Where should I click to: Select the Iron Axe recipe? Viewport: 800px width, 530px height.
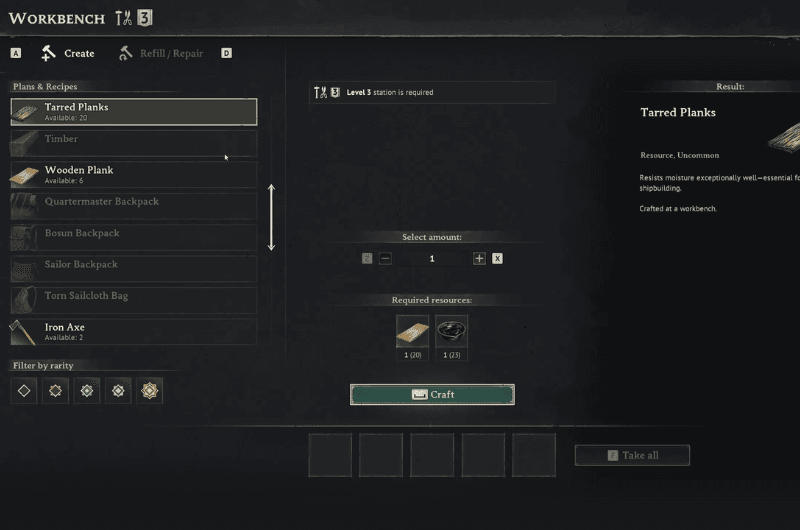coord(133,331)
